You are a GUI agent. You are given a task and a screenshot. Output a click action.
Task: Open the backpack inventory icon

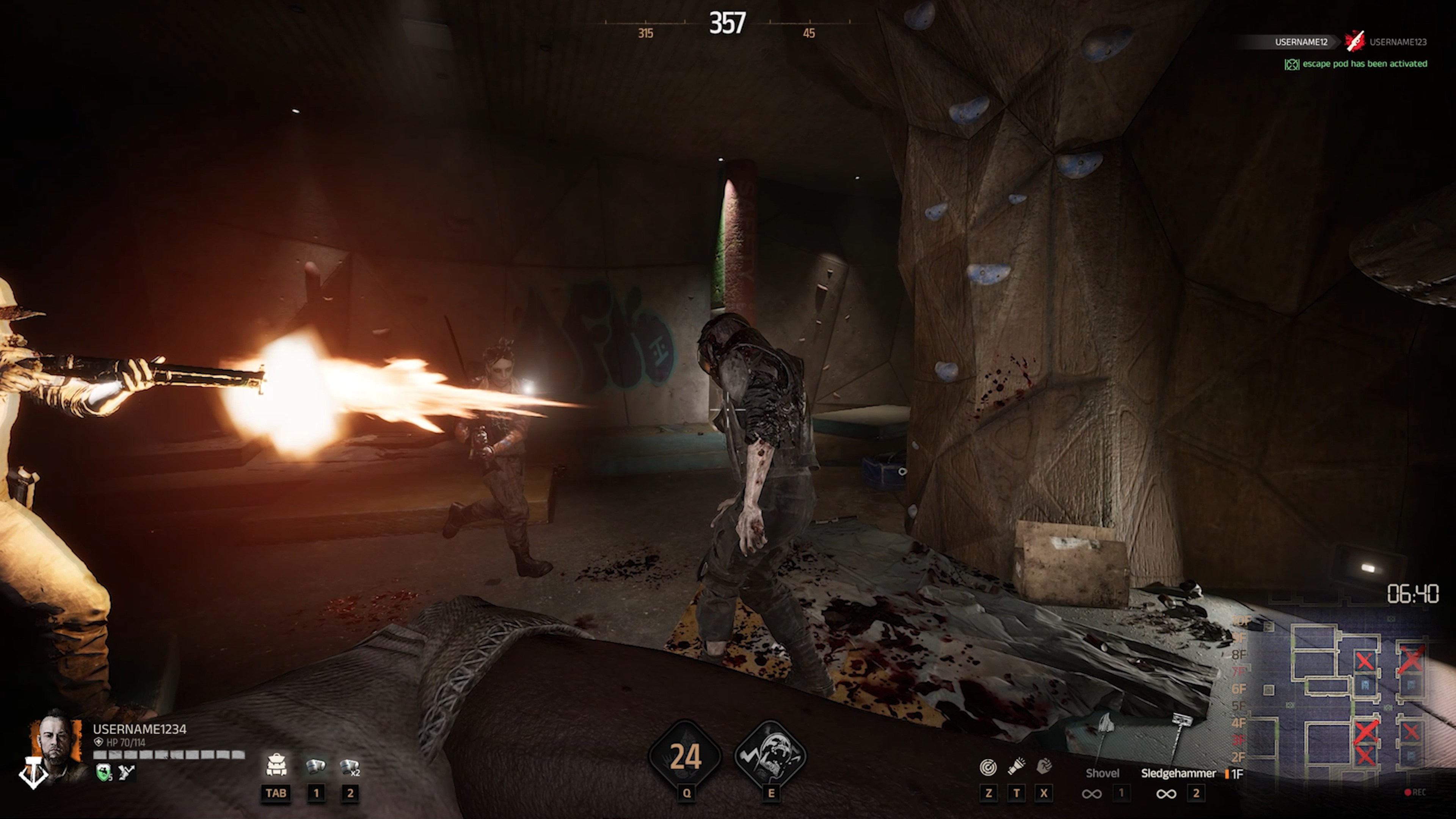click(276, 765)
